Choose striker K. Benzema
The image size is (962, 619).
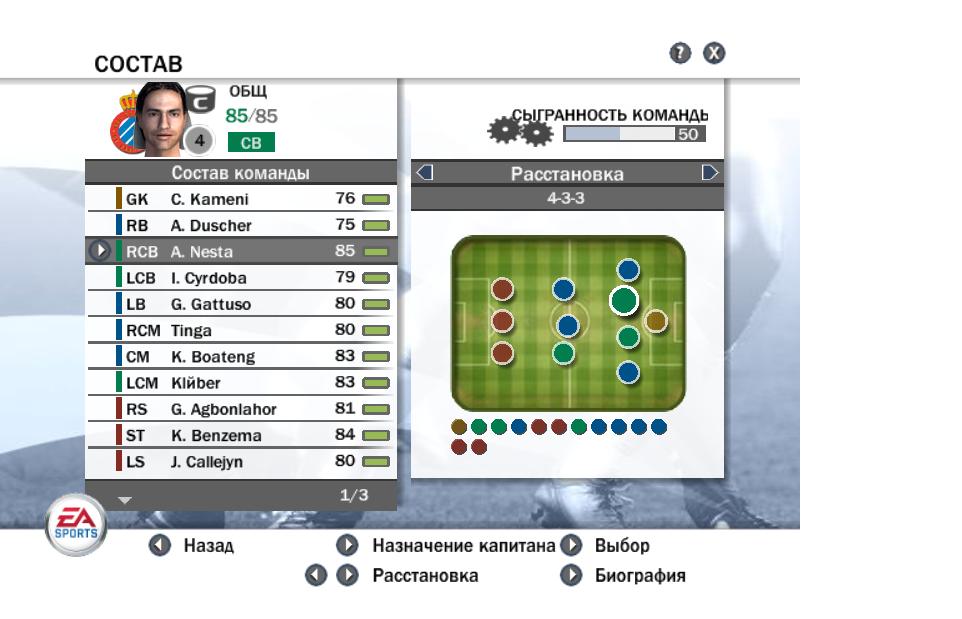[240, 435]
